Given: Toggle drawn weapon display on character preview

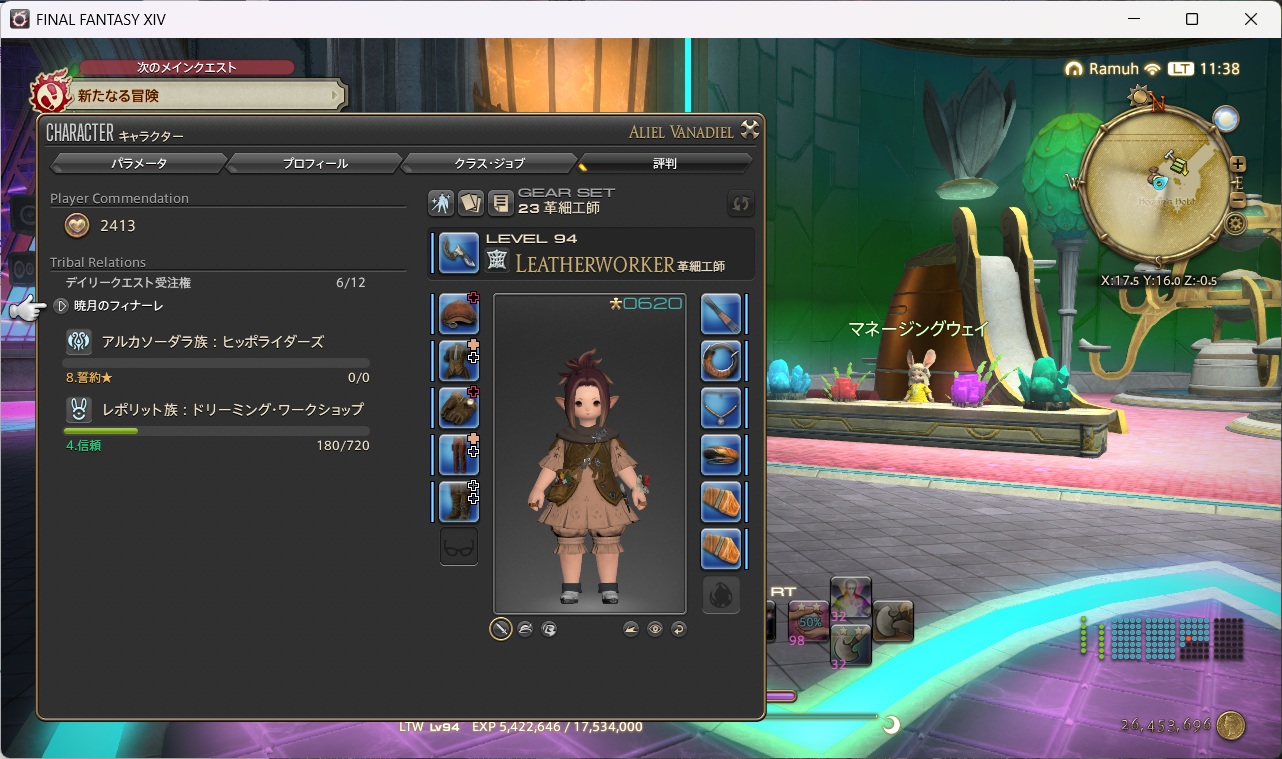Looking at the screenshot, I should [x=500, y=629].
